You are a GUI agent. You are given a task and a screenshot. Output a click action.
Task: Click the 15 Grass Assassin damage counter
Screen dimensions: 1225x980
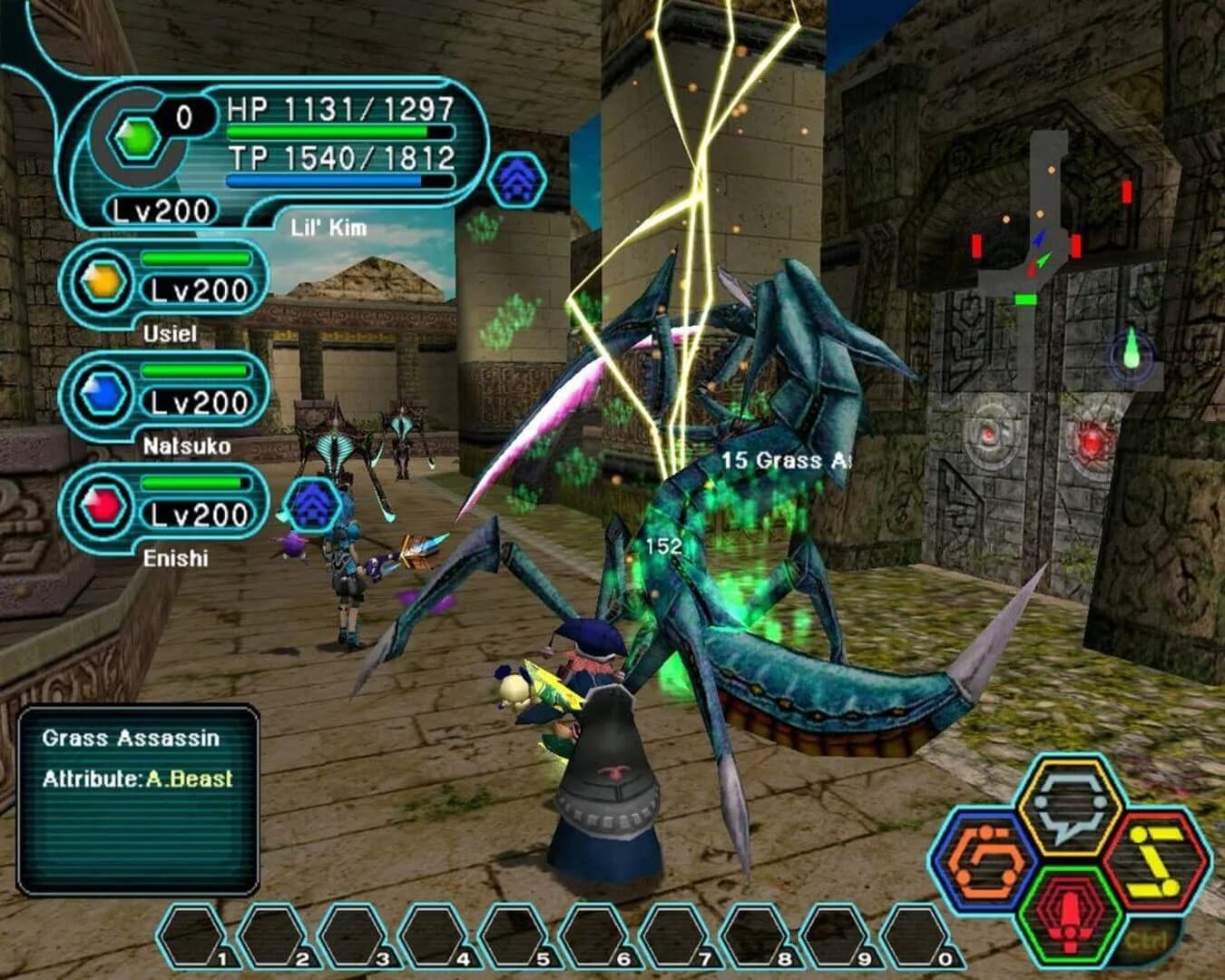[786, 461]
